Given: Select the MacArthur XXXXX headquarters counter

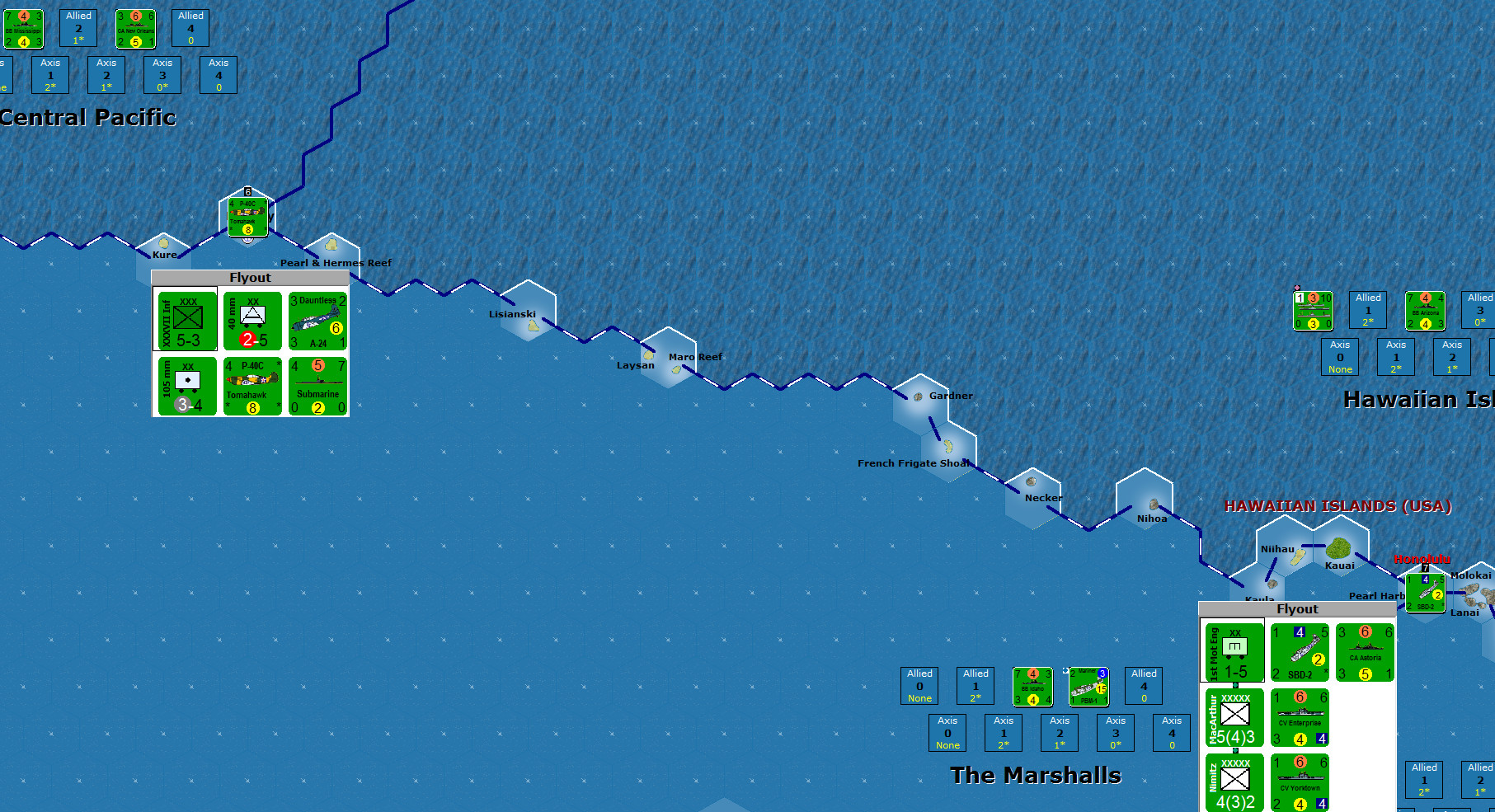Looking at the screenshot, I should pos(1234,719).
